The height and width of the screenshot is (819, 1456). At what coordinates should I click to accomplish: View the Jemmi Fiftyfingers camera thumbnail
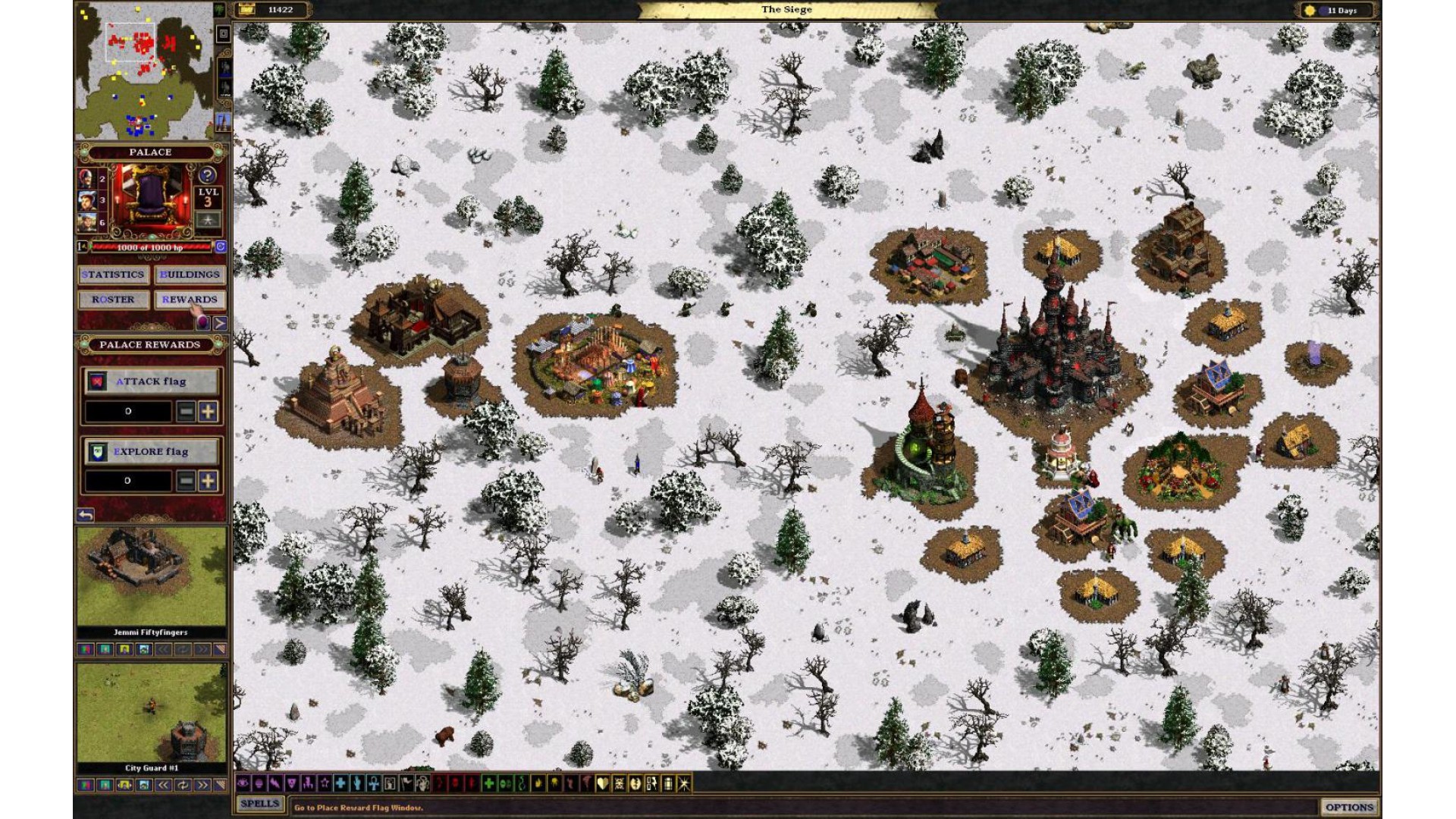coord(151,578)
